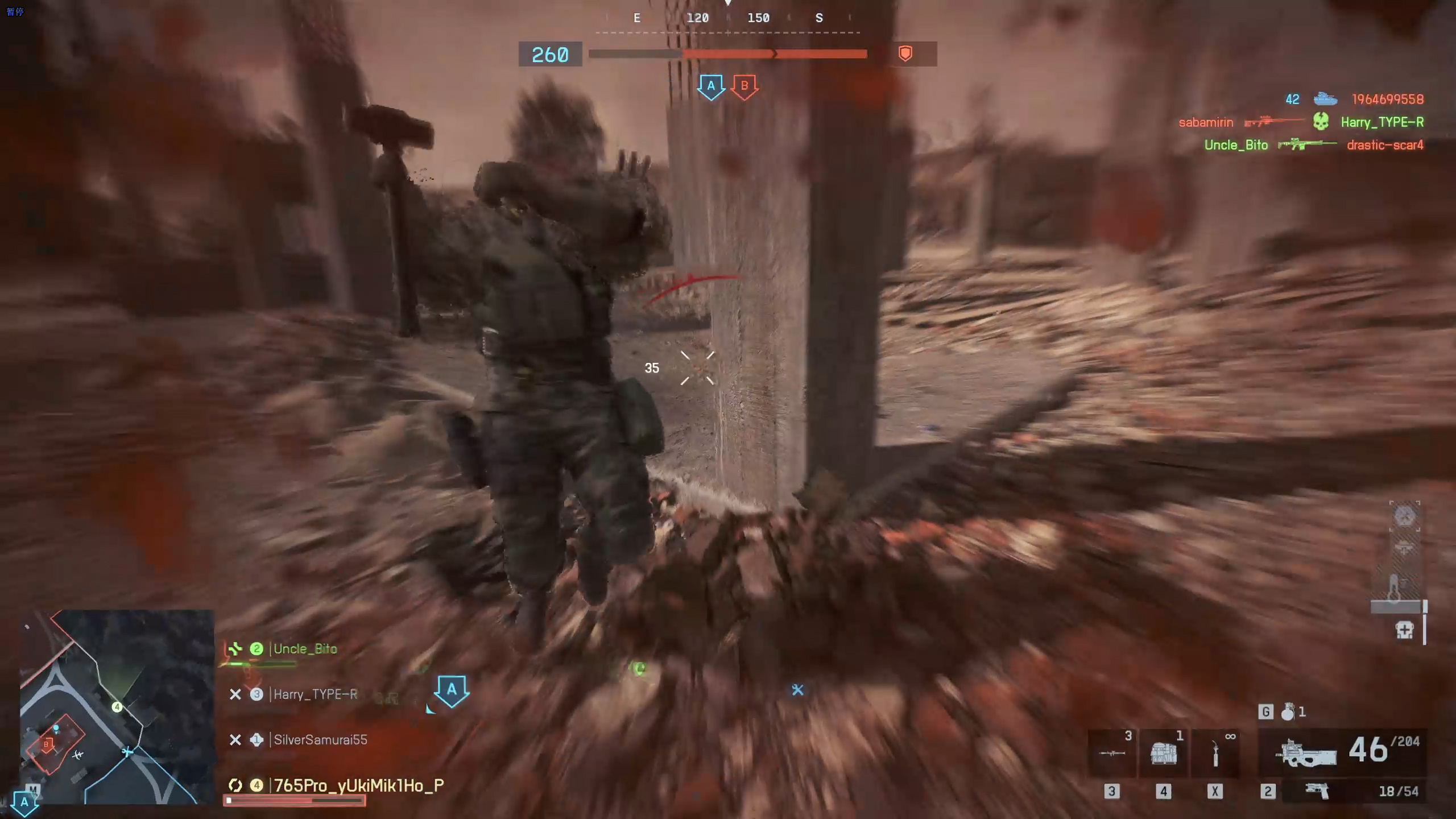
Task: Select squadmate Uncle_Bito in squad list
Action: [305, 649]
